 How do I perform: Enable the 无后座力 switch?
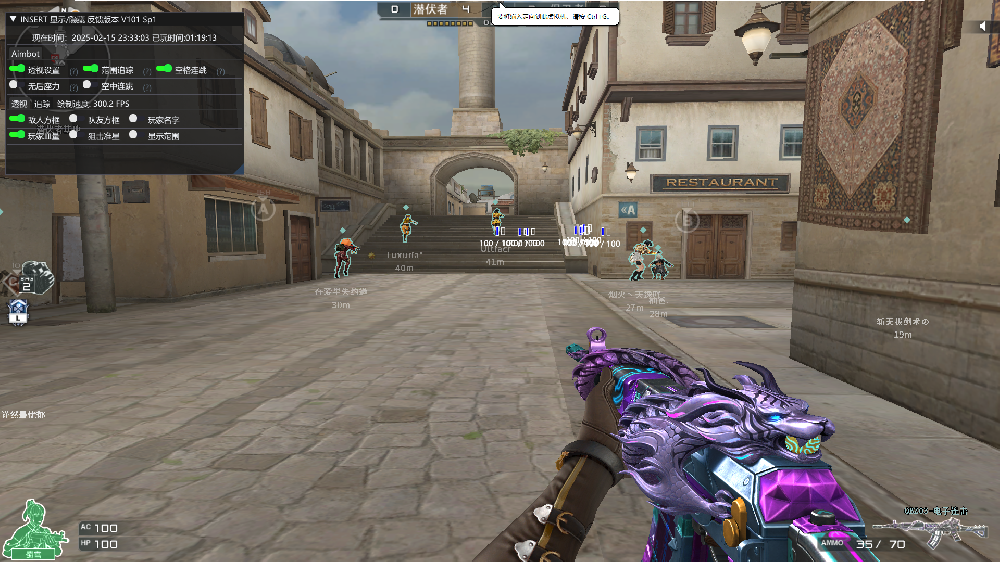pyautogui.click(x=14, y=86)
